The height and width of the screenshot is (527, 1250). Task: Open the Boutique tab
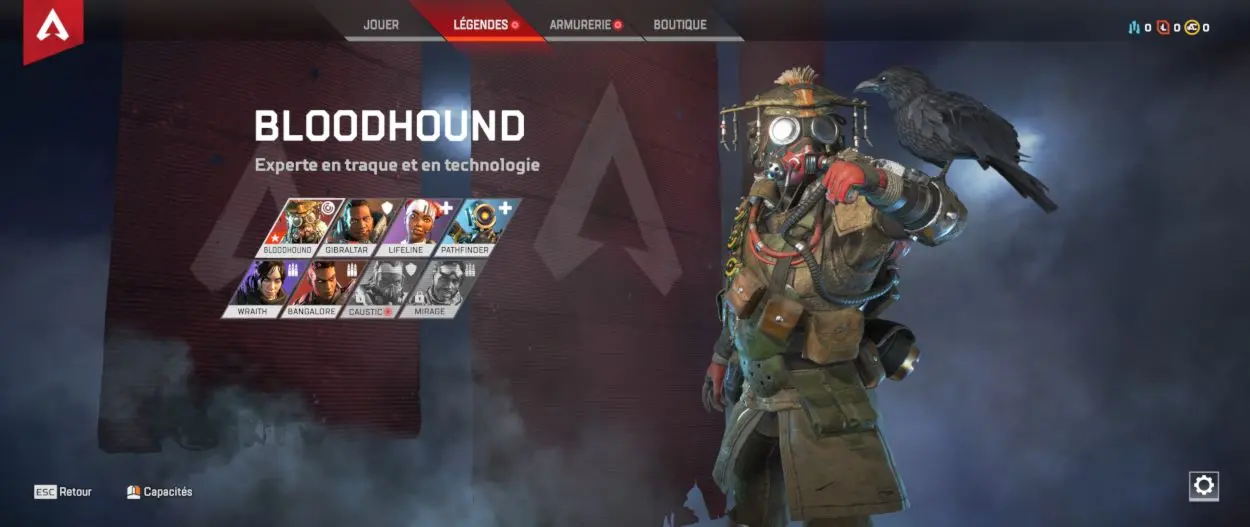tap(680, 25)
